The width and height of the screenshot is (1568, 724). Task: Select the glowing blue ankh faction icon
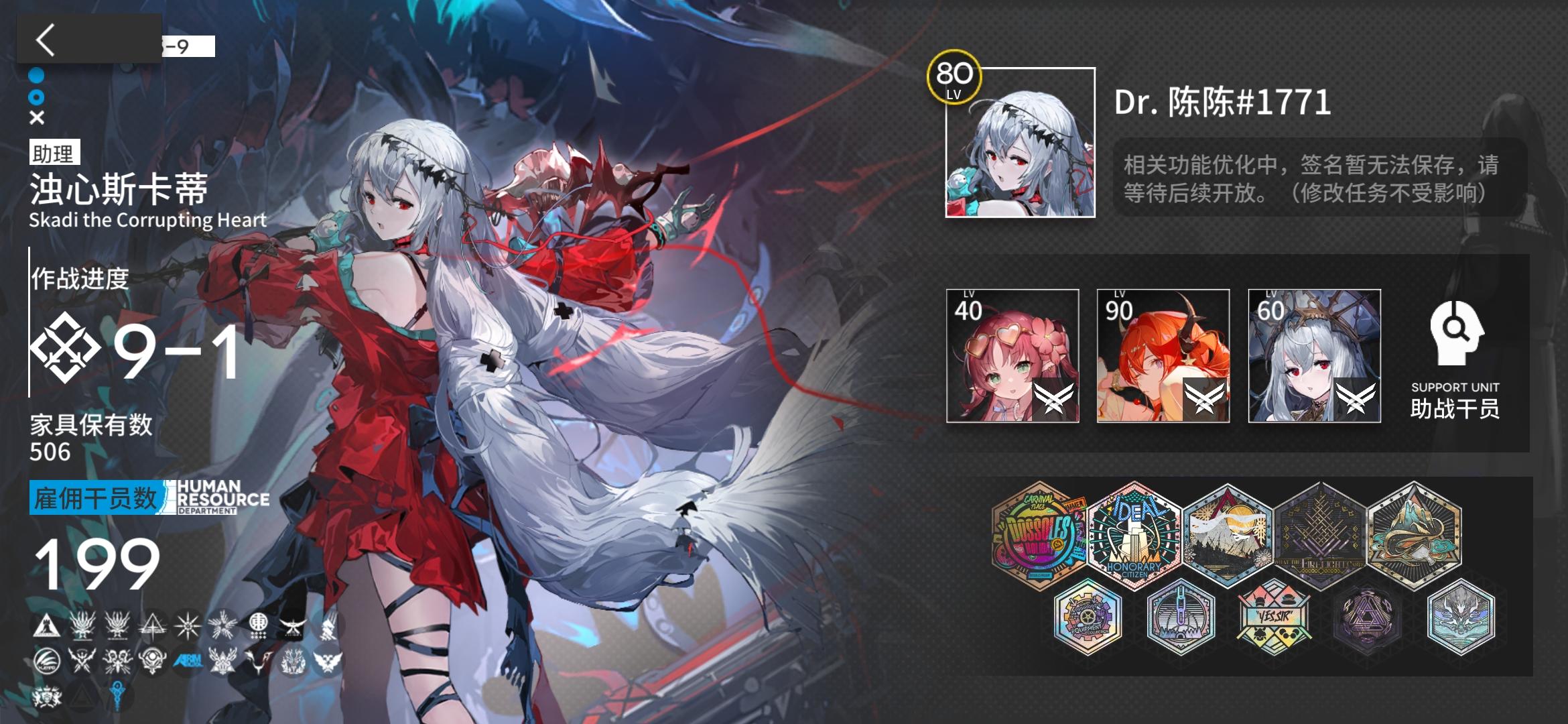pos(117,696)
